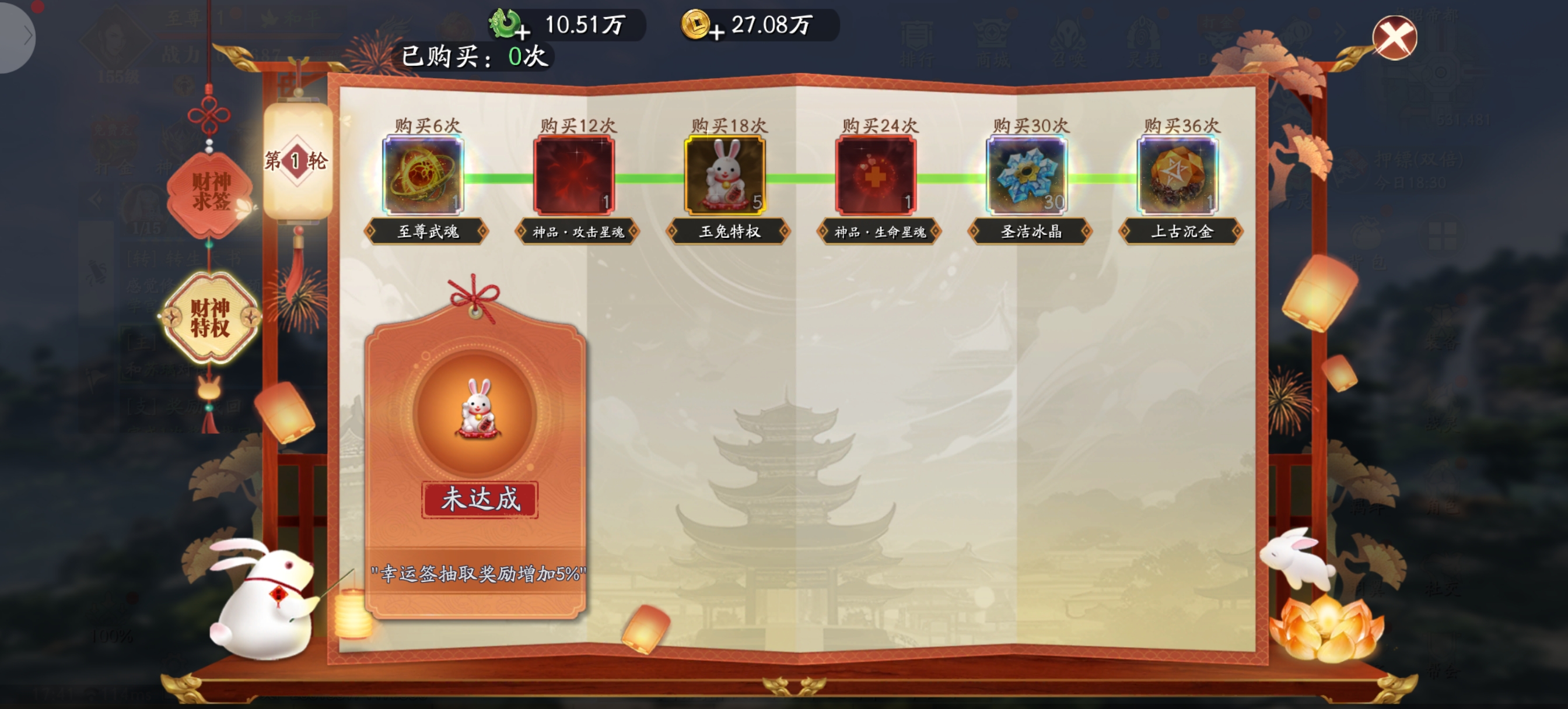Inspect the 玉兔特权 rabbit reward
1568x709 pixels.
point(725,176)
